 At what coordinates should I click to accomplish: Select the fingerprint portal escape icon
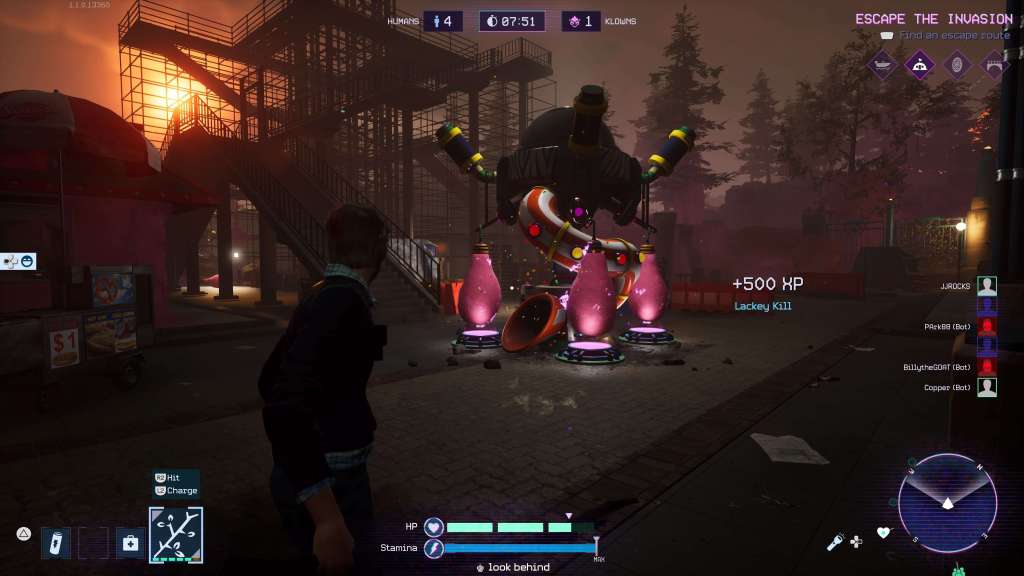(956, 66)
